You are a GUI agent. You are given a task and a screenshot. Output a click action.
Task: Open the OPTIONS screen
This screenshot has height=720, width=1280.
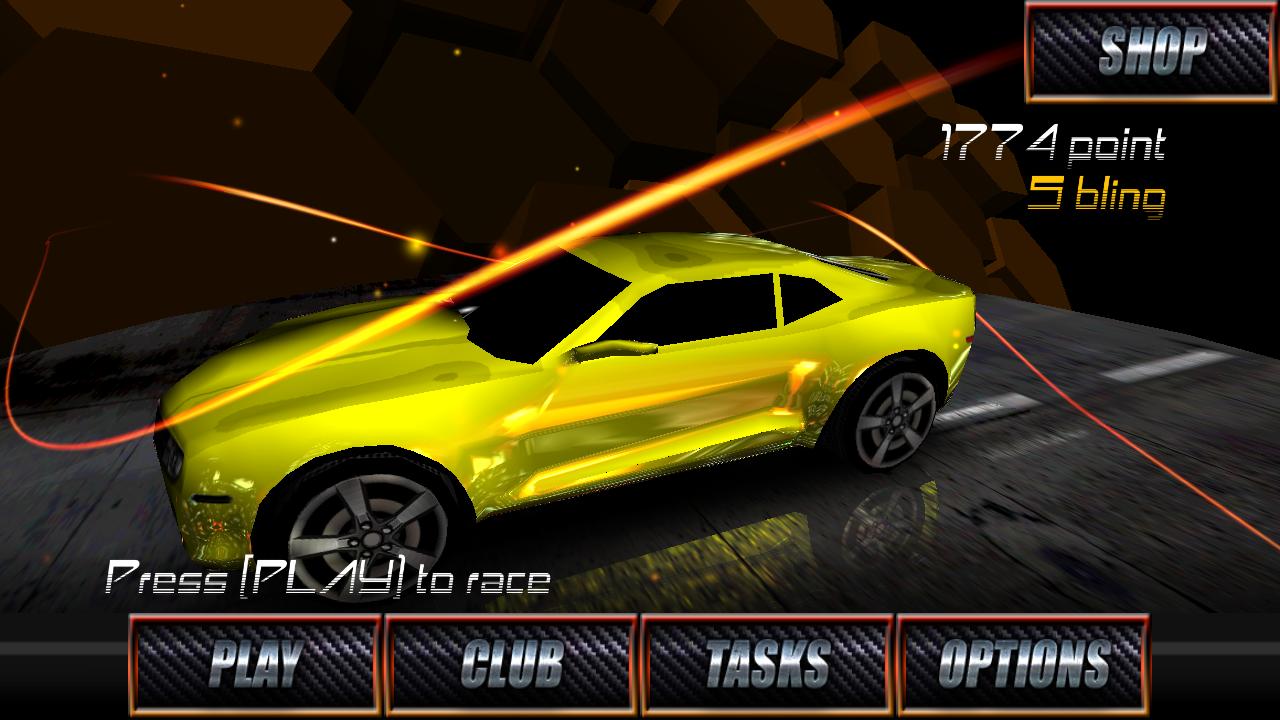coord(1024,660)
